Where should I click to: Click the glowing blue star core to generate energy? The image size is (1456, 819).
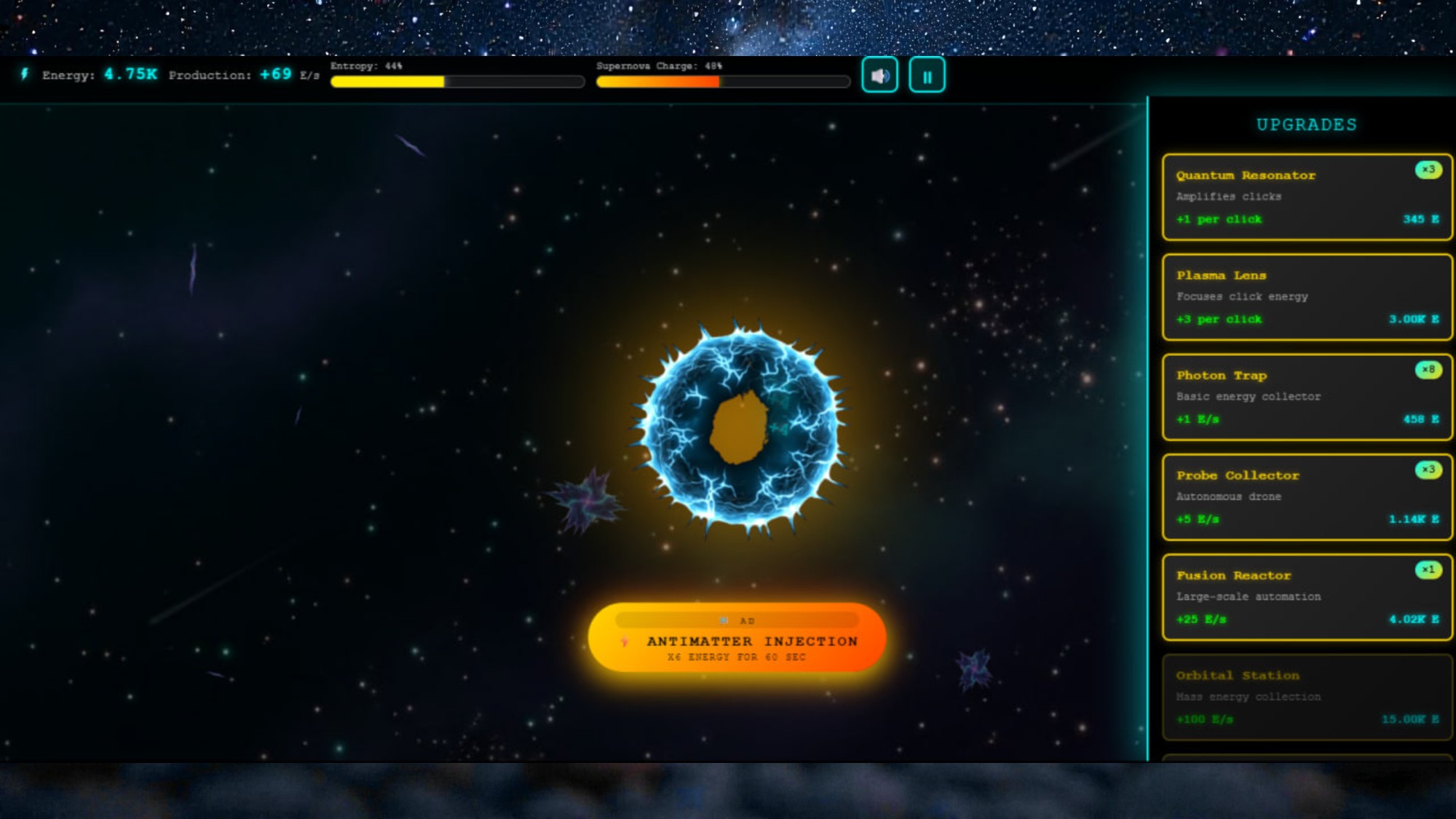739,430
